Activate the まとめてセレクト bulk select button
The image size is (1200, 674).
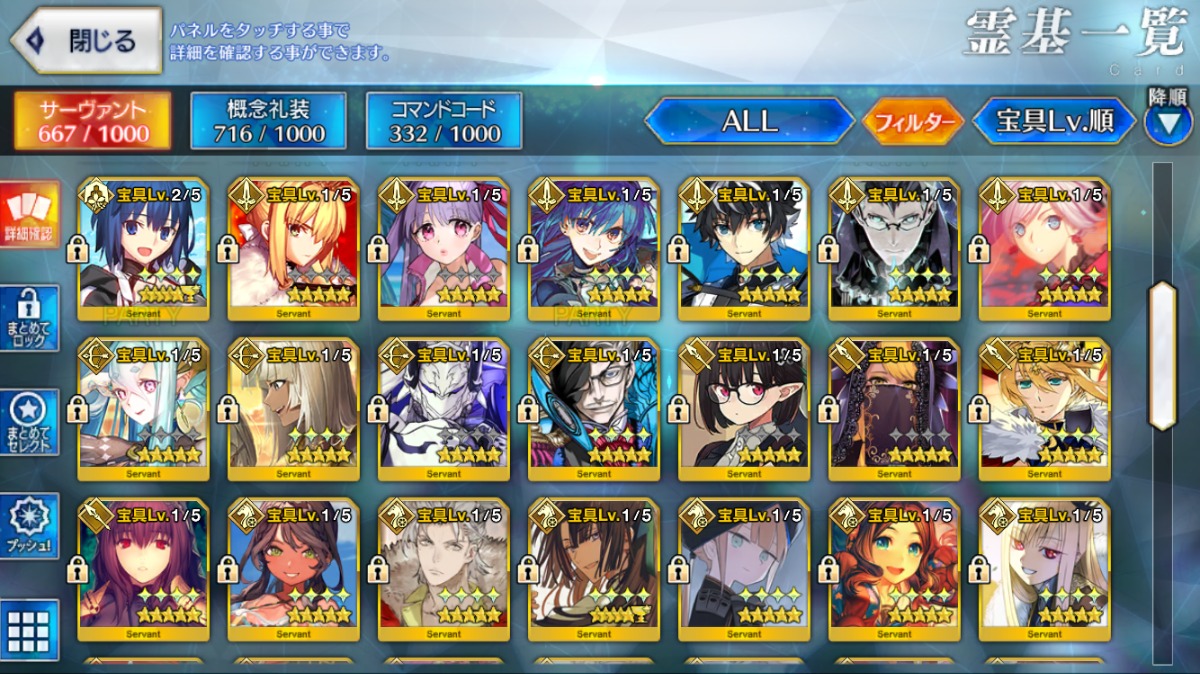pos(29,422)
